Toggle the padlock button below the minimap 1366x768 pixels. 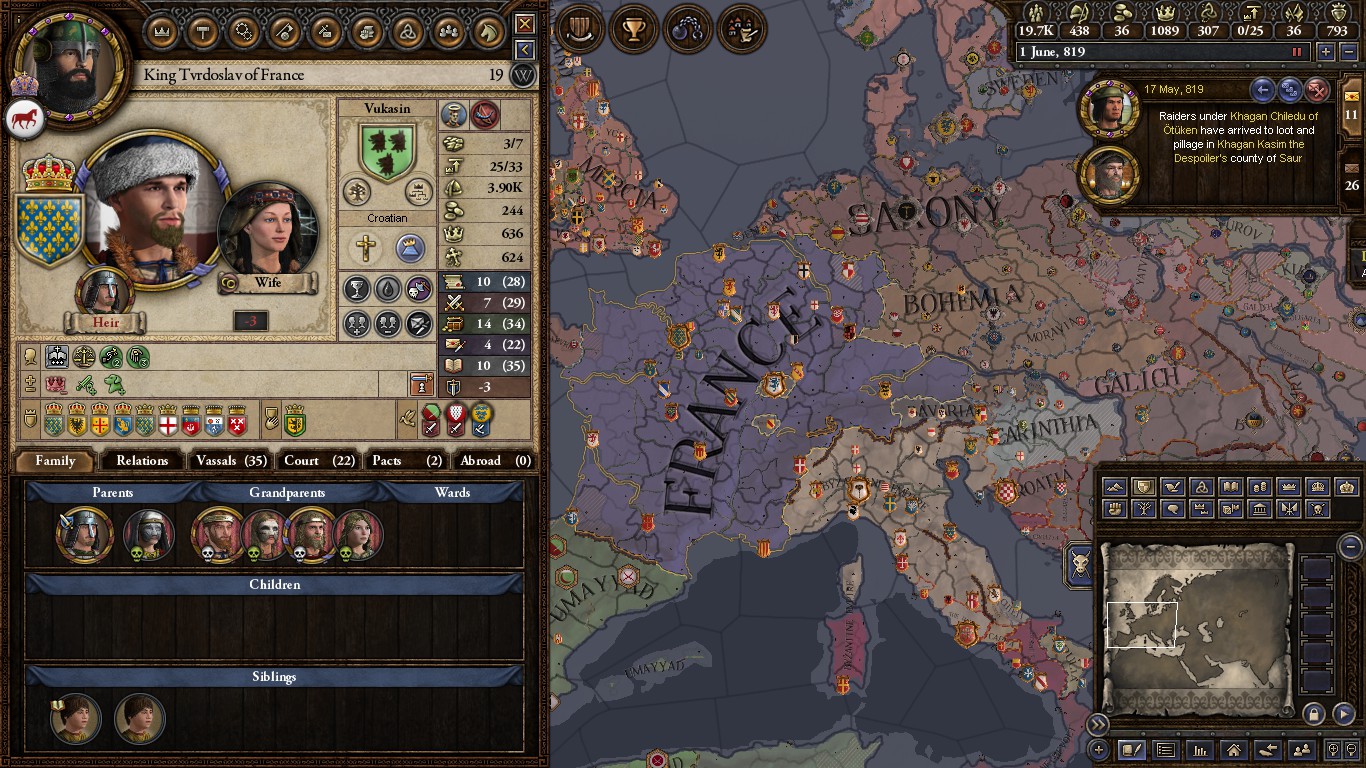click(x=1313, y=713)
